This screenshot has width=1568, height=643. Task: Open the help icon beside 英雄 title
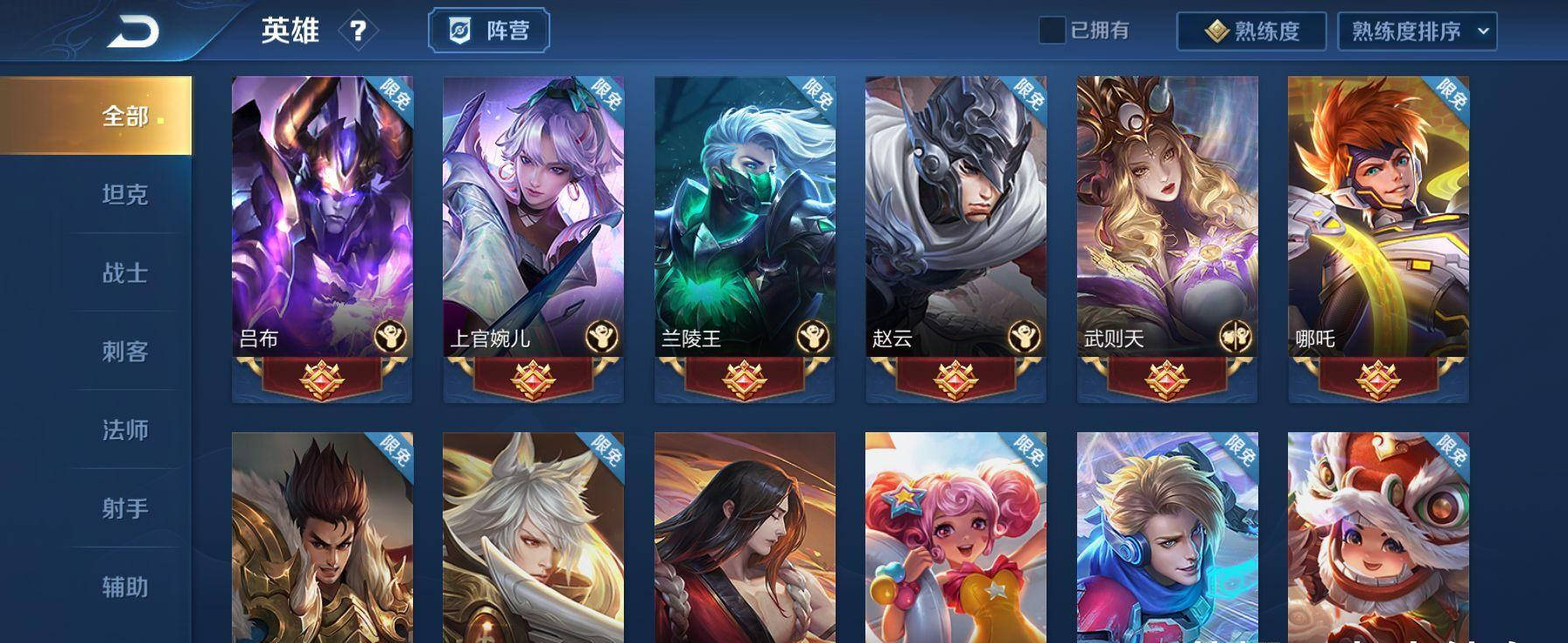(x=359, y=30)
